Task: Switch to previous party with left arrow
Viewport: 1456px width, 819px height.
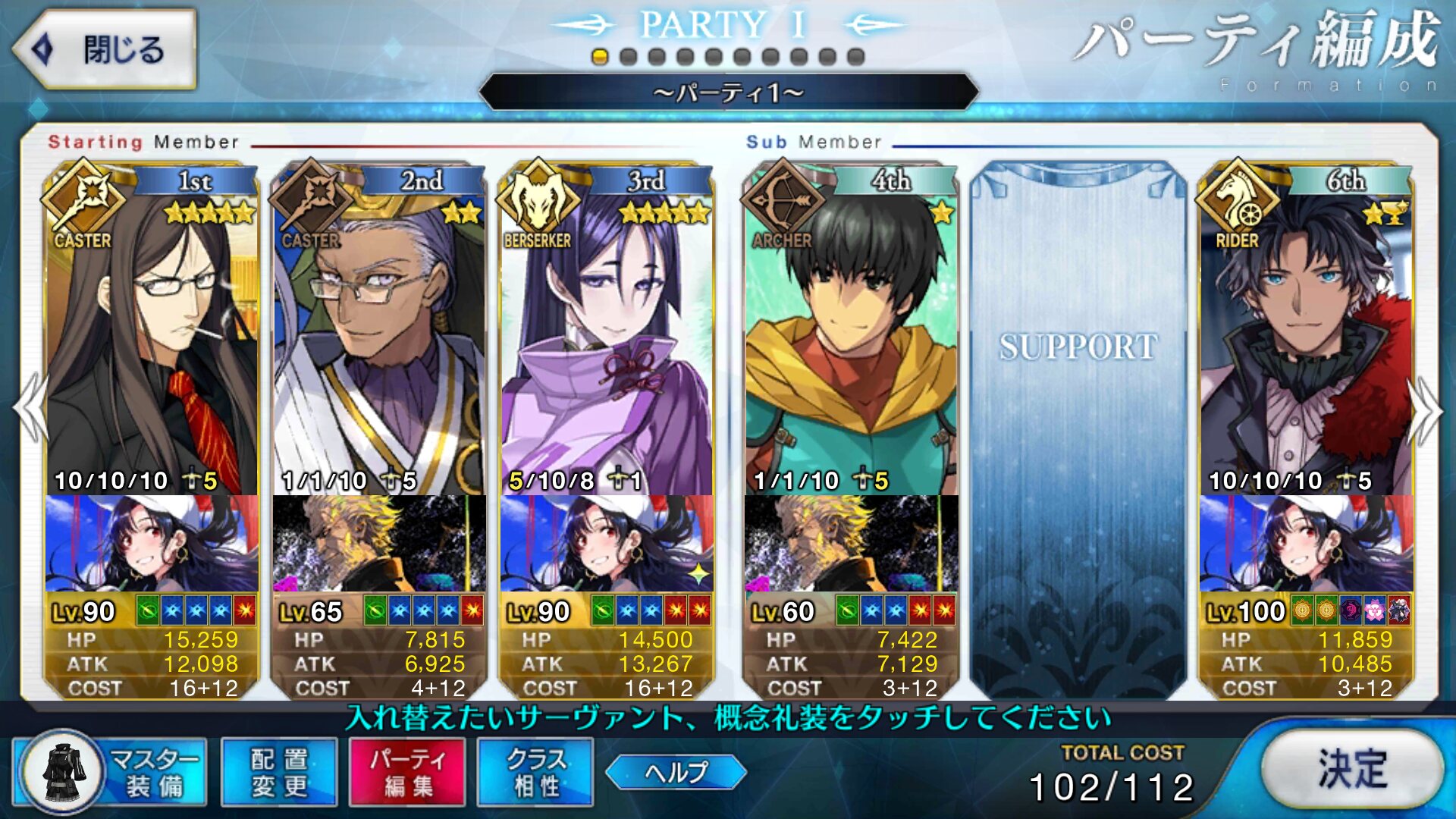Action: [x=30, y=409]
